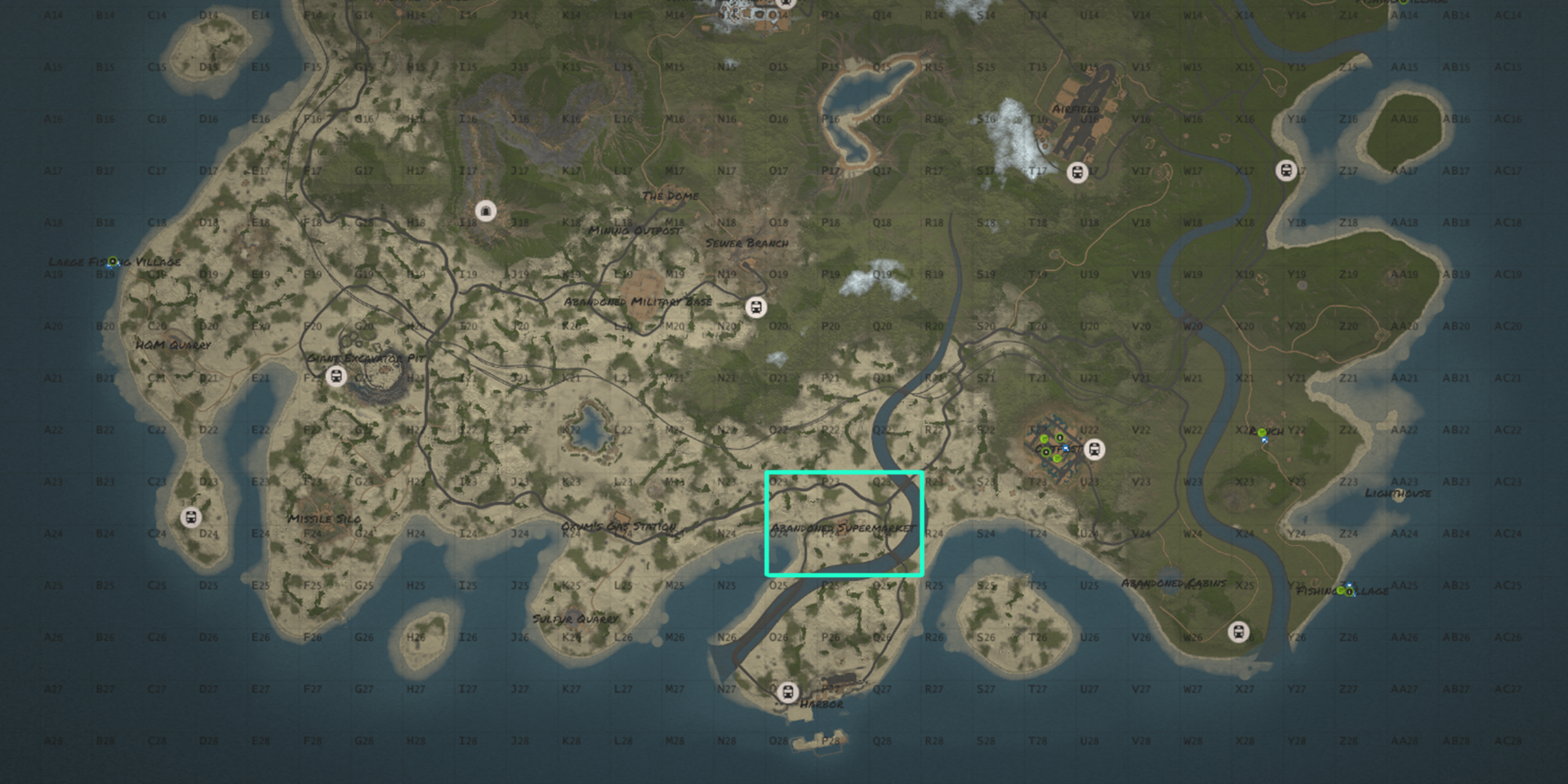Select the tunnel entrance marker near Mining Outpost
Image resolution: width=1568 pixels, height=784 pixels.
click(486, 212)
